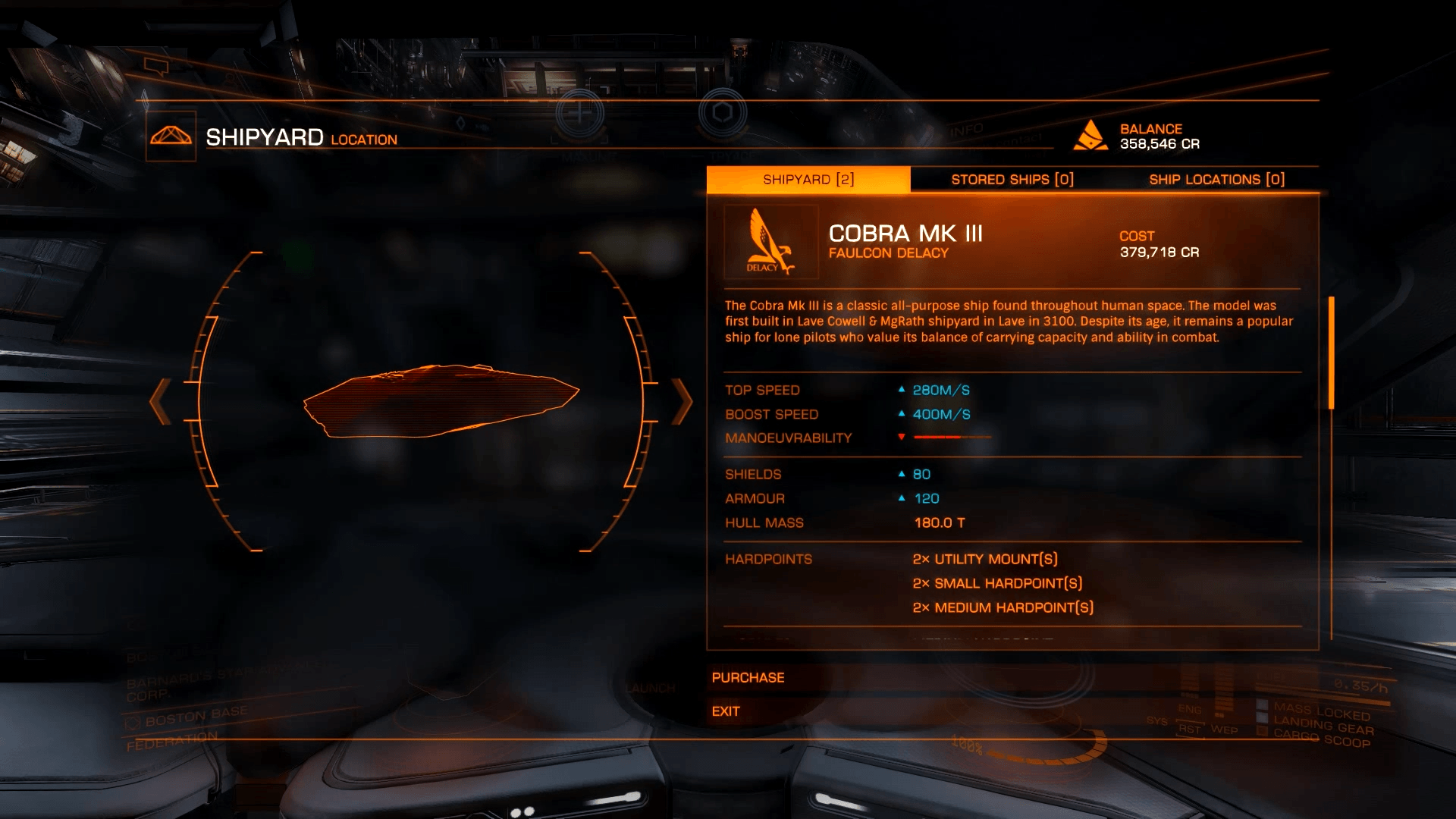
Task: Go to the previous ship arrow
Action: click(x=160, y=401)
